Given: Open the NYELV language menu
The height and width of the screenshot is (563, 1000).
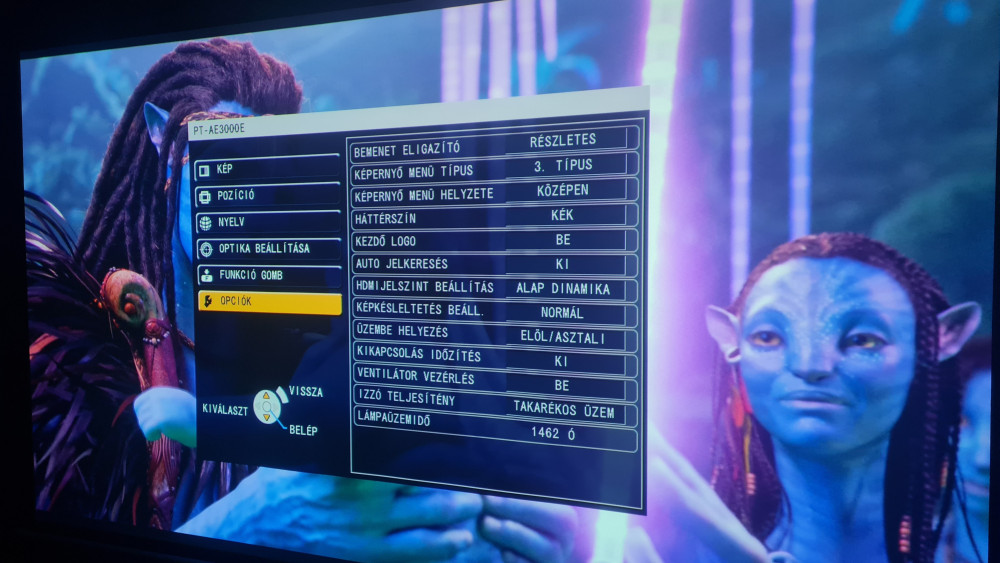Looking at the screenshot, I should [x=267, y=222].
